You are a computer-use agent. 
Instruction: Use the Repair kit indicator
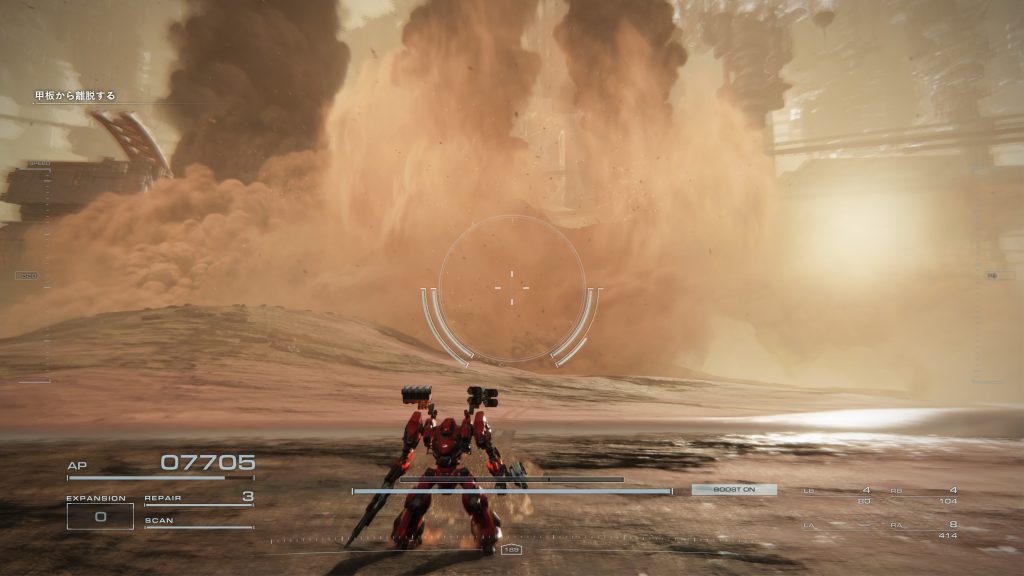[198, 498]
